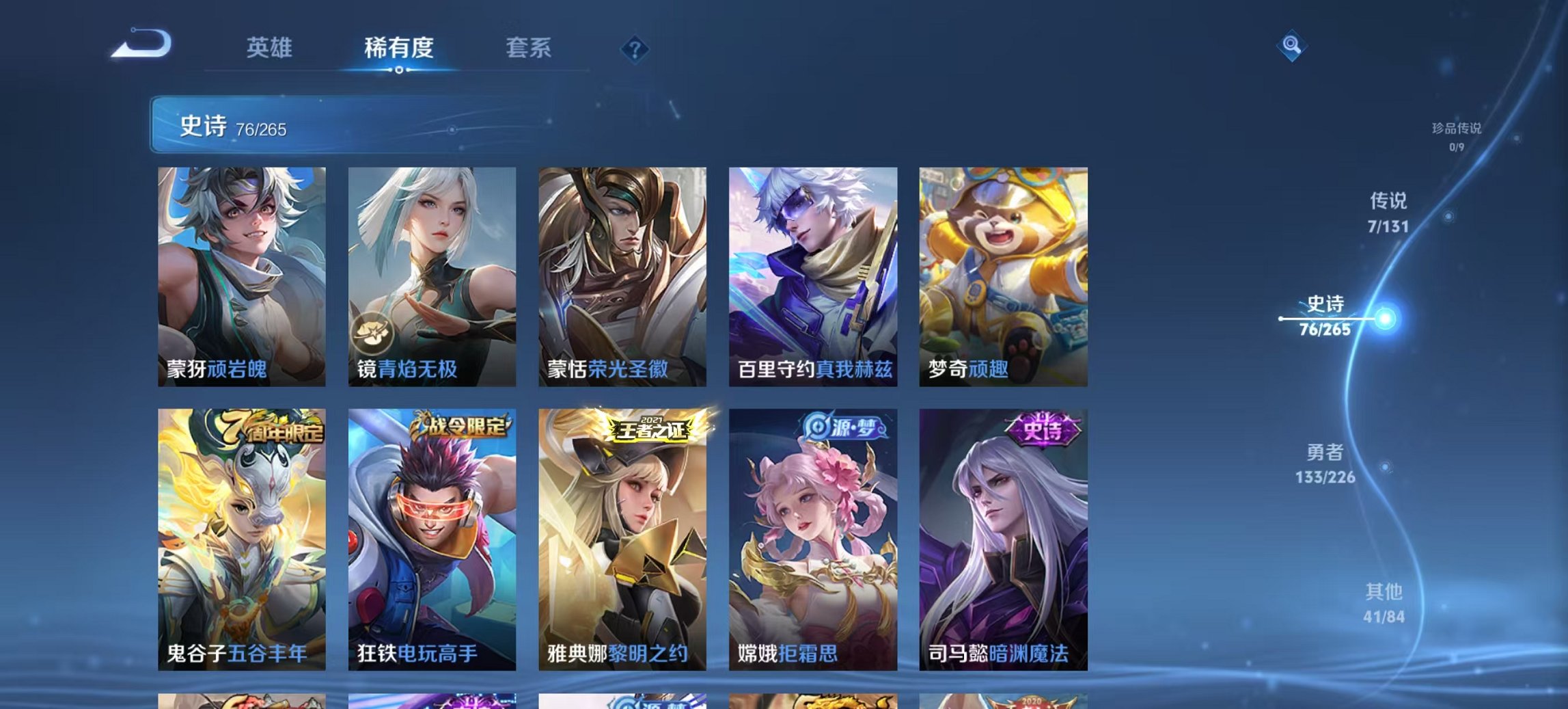Switch to the 套系 tab
Screen dimensions: 1568x709
pos(527,49)
